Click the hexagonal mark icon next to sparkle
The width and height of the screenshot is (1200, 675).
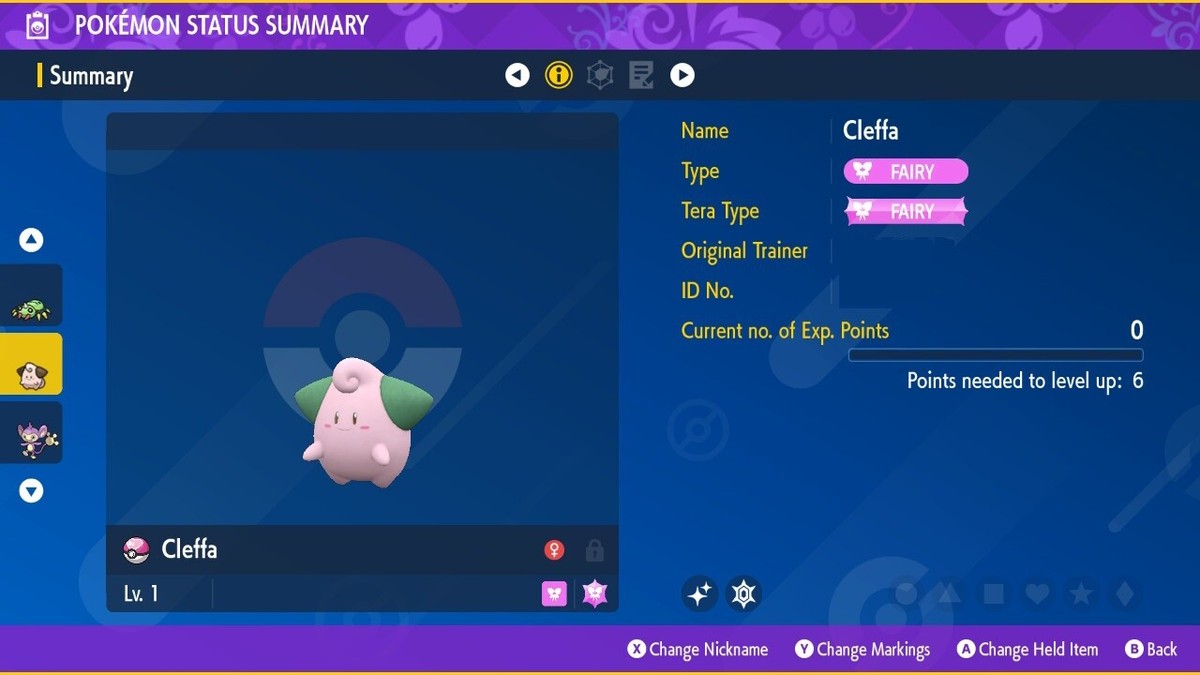[743, 594]
